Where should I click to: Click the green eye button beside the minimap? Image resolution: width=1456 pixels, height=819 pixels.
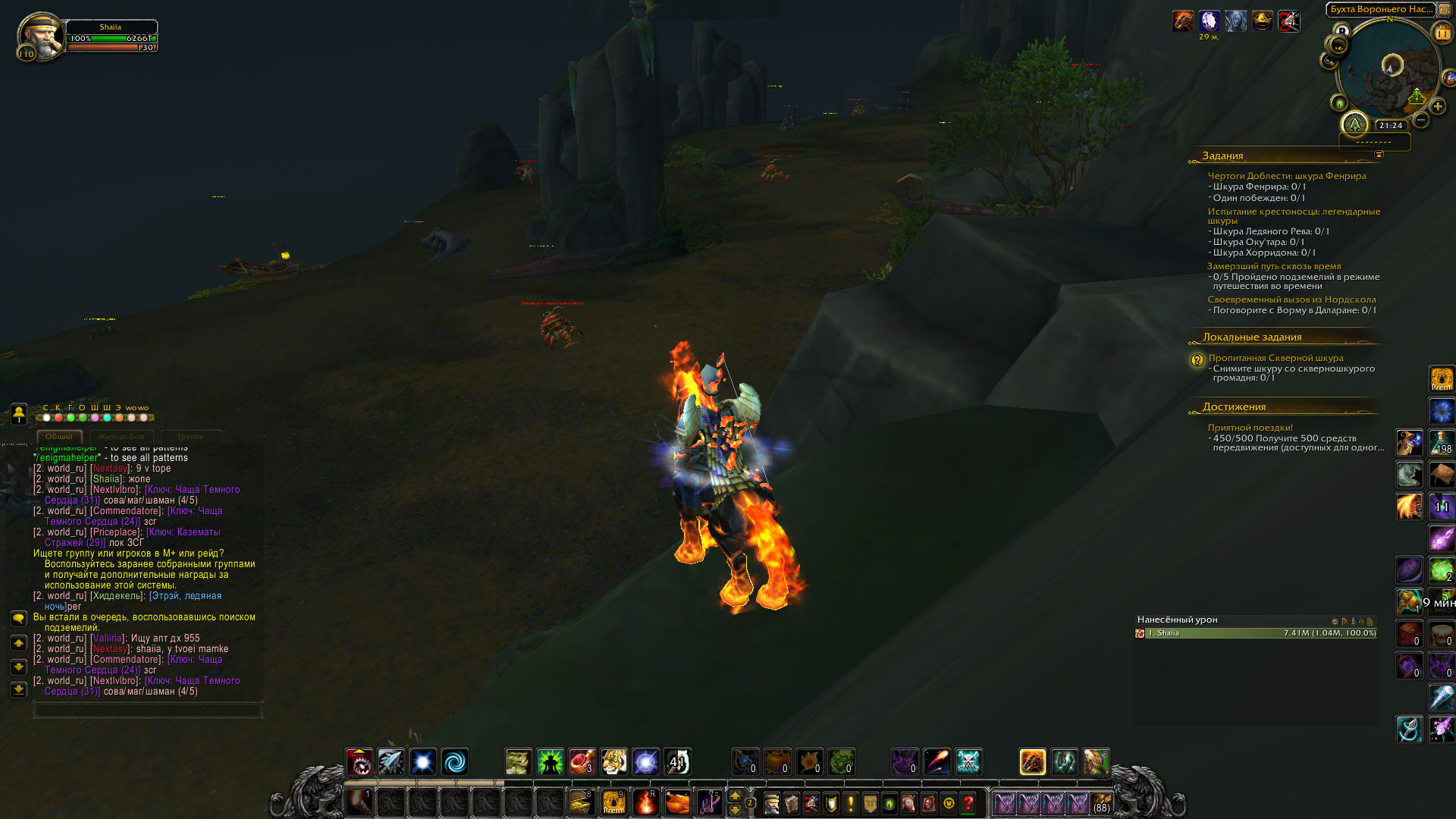pos(1338,103)
